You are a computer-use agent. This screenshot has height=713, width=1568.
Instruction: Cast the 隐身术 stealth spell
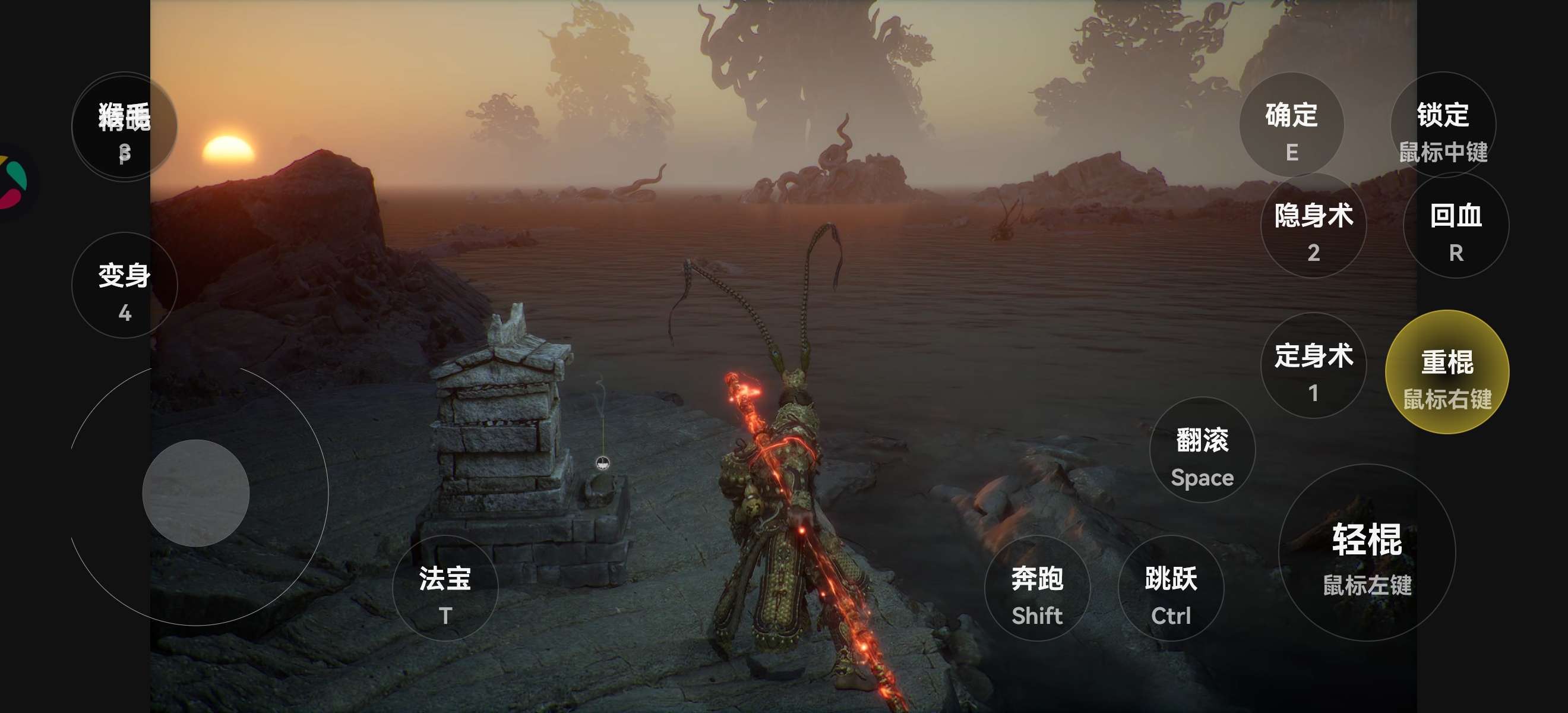point(1313,226)
